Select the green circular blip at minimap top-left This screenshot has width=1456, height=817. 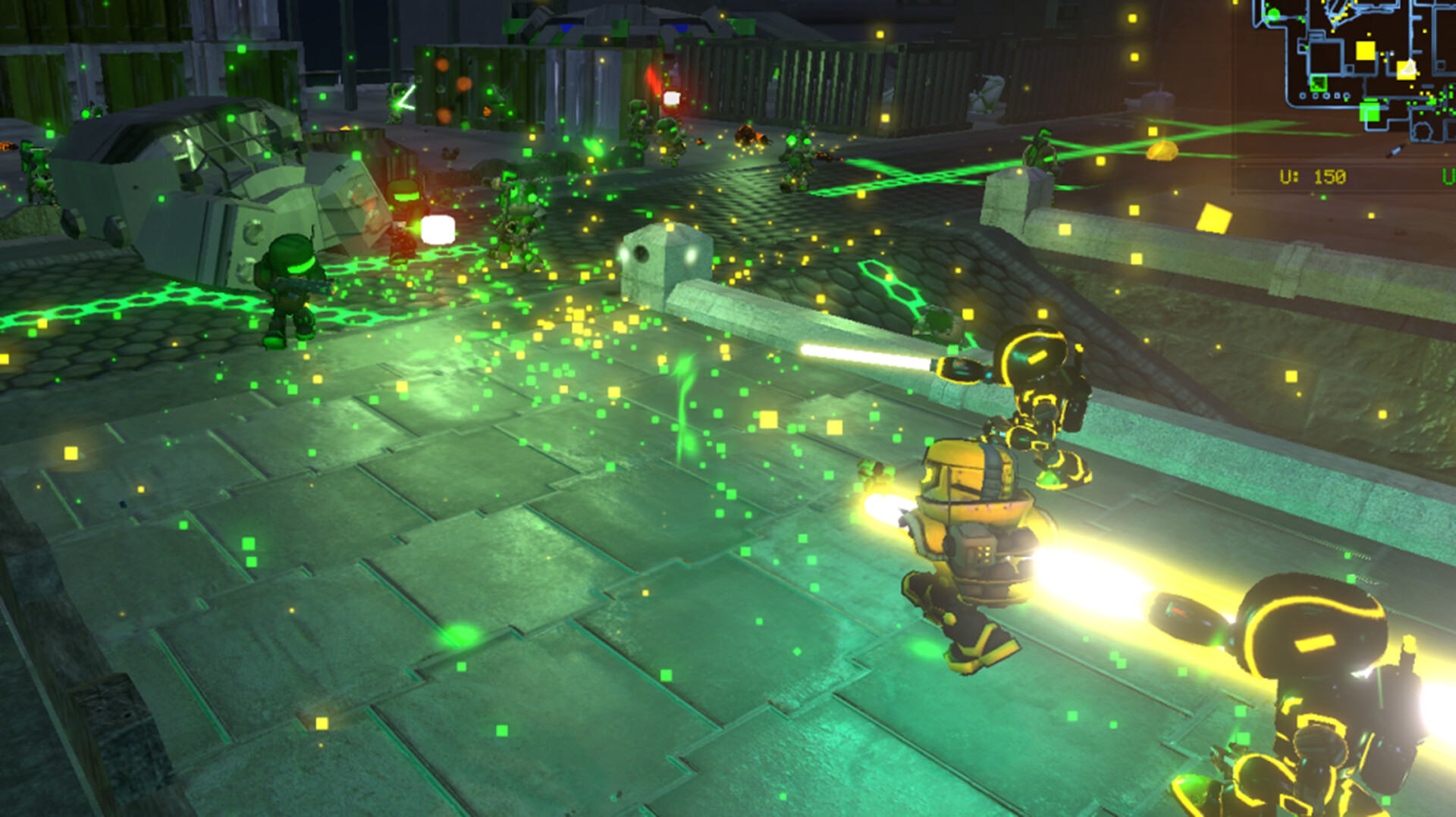click(x=1274, y=14)
